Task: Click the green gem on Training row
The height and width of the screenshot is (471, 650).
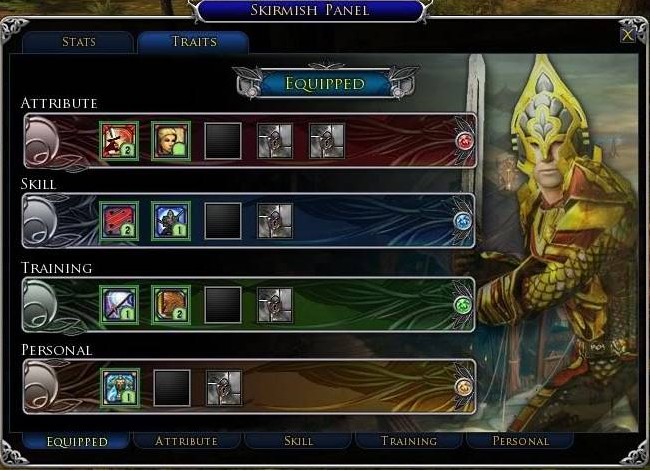Action: pos(462,305)
